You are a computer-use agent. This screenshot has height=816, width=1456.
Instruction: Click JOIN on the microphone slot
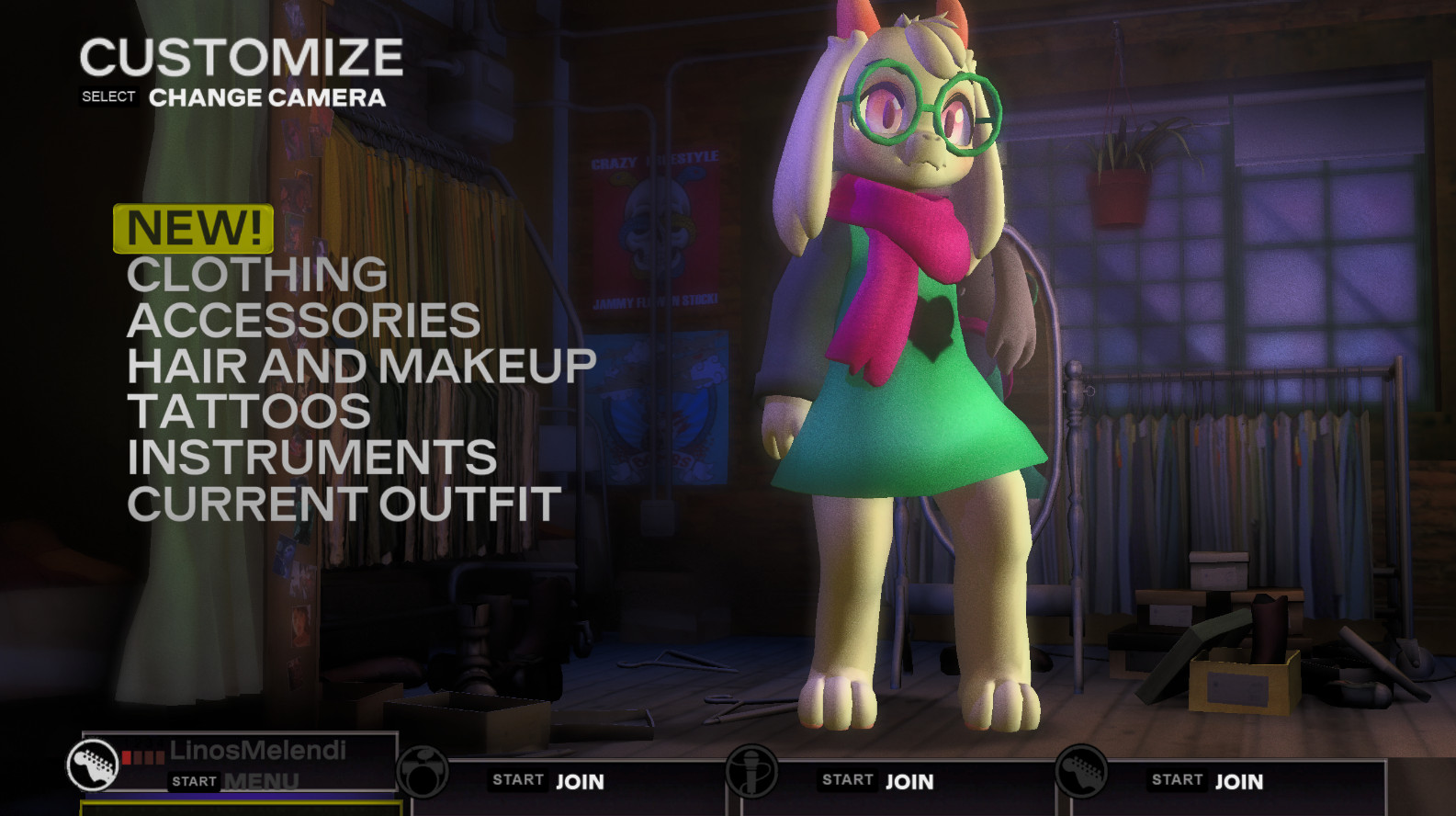coord(911,782)
